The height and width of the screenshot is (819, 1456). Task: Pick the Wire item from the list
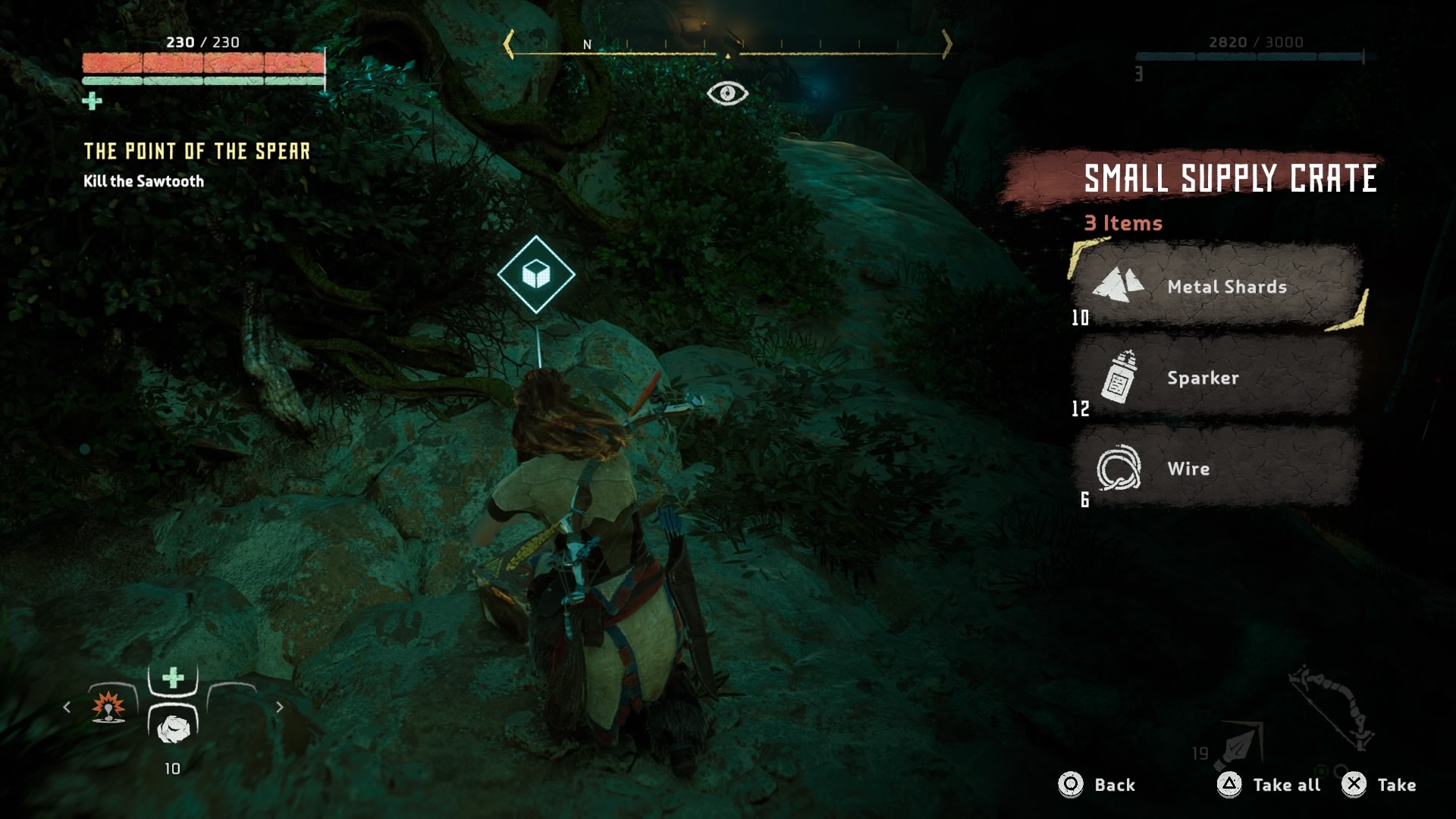click(x=1216, y=469)
